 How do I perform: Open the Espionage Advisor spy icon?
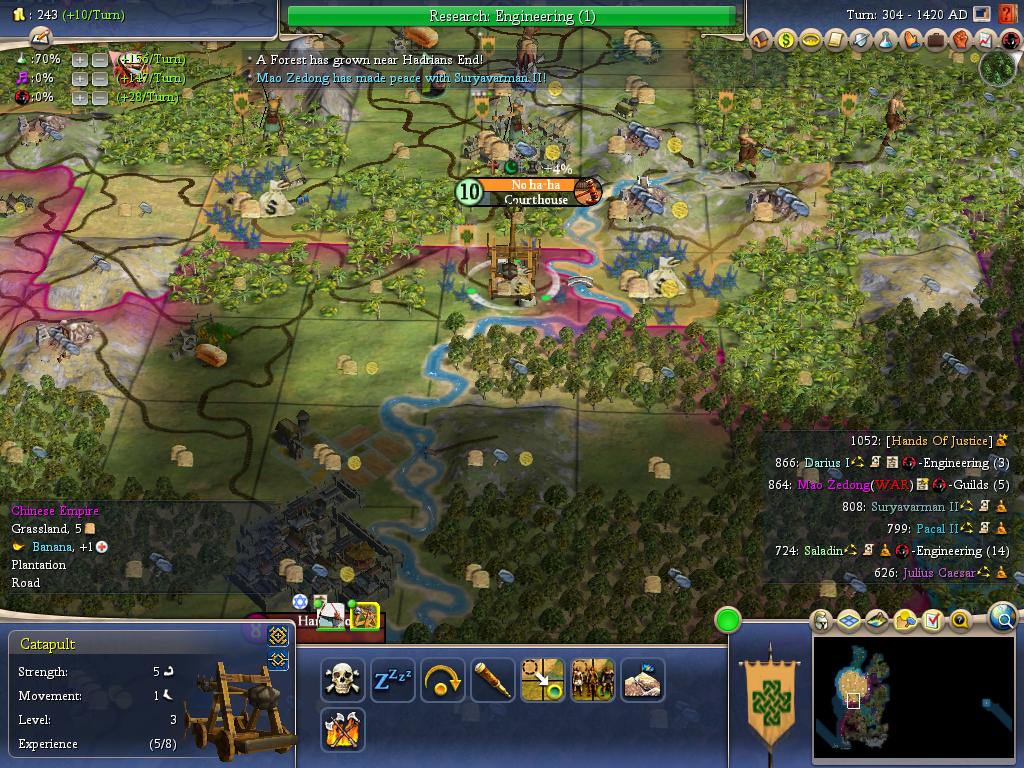click(x=1010, y=40)
